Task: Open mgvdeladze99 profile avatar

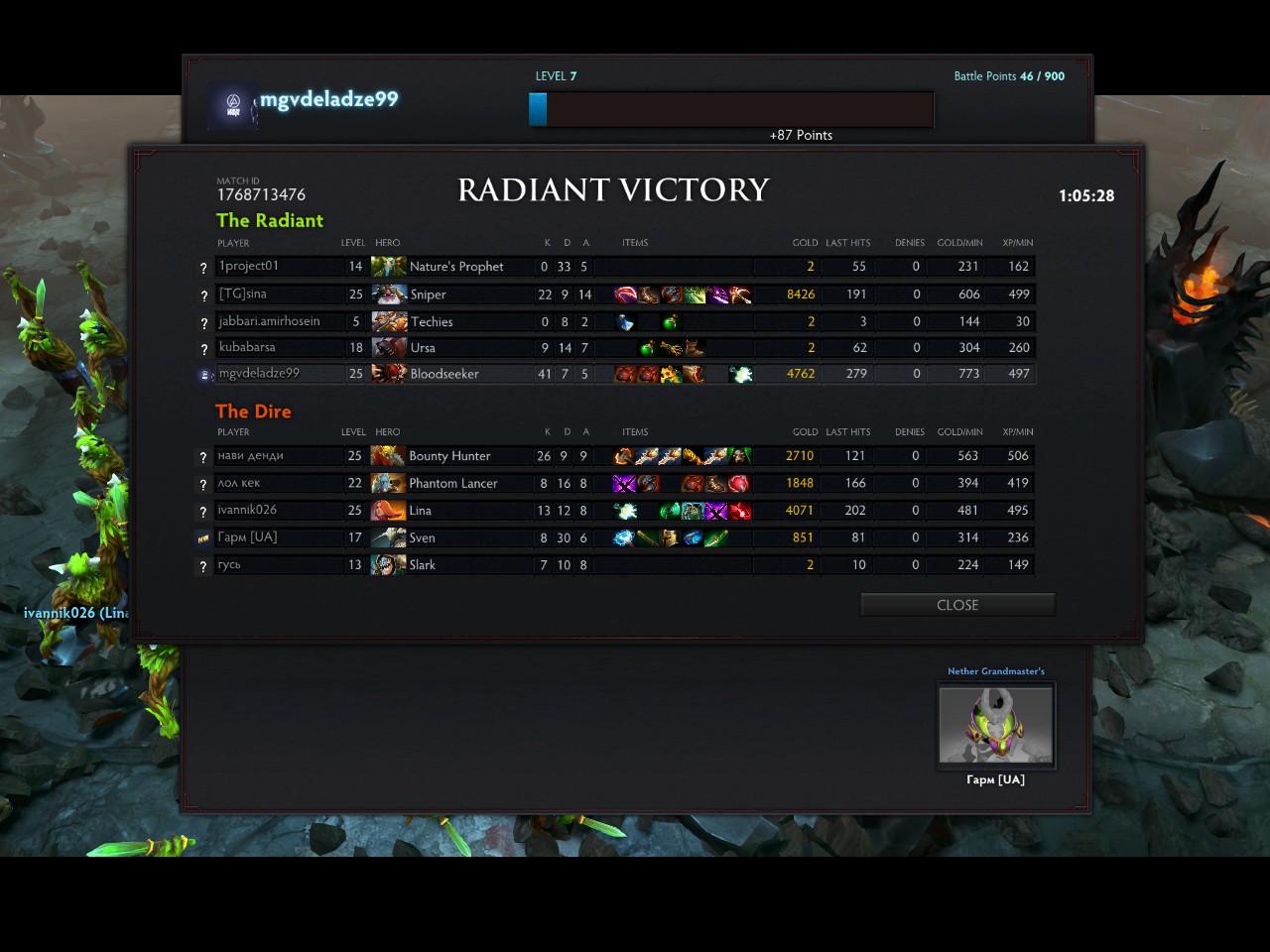Action: pyautogui.click(x=233, y=105)
